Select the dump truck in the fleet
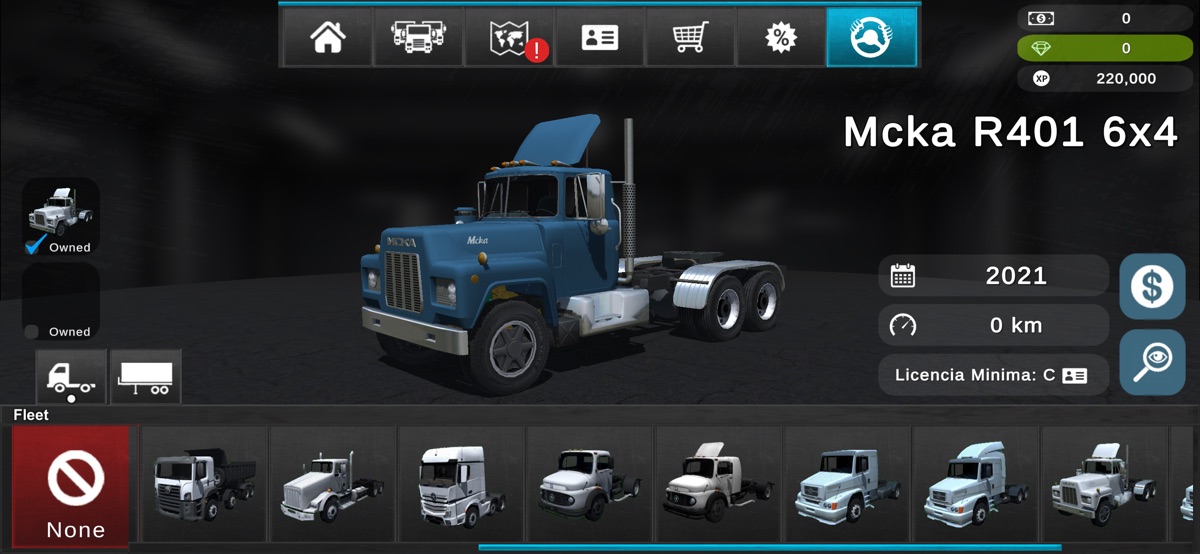The height and width of the screenshot is (554, 1200). 204,485
